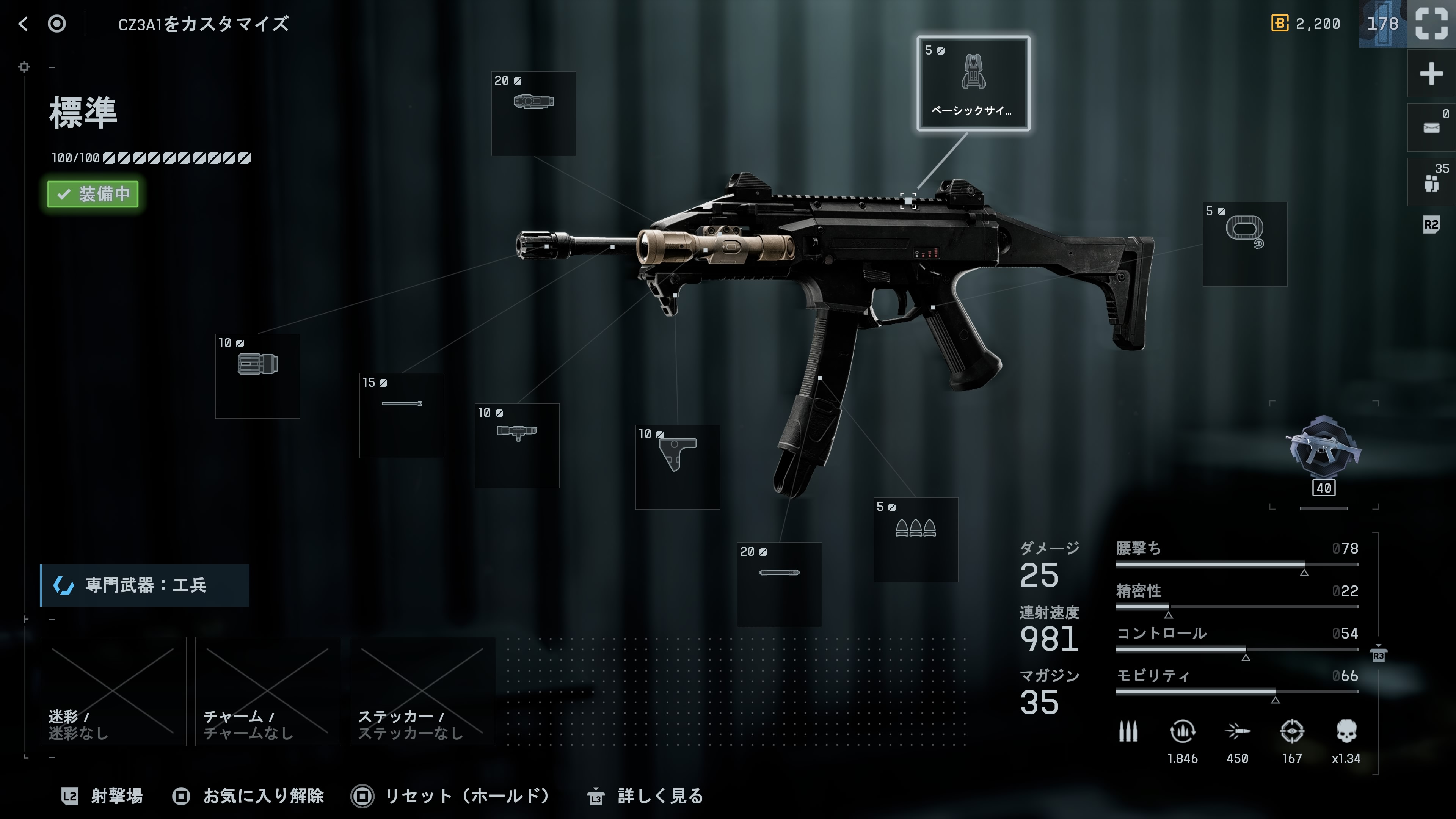Go to the firing range (射撃場)
This screenshot has height=819, width=1456.
pos(102,796)
